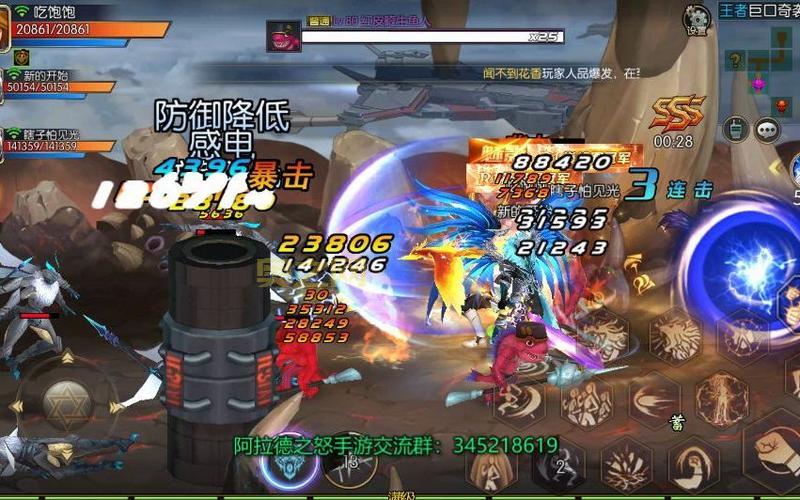Screen dimensions: 800x500
Task: Tap the walkie-talkie voice chat icon
Action: 736,130
